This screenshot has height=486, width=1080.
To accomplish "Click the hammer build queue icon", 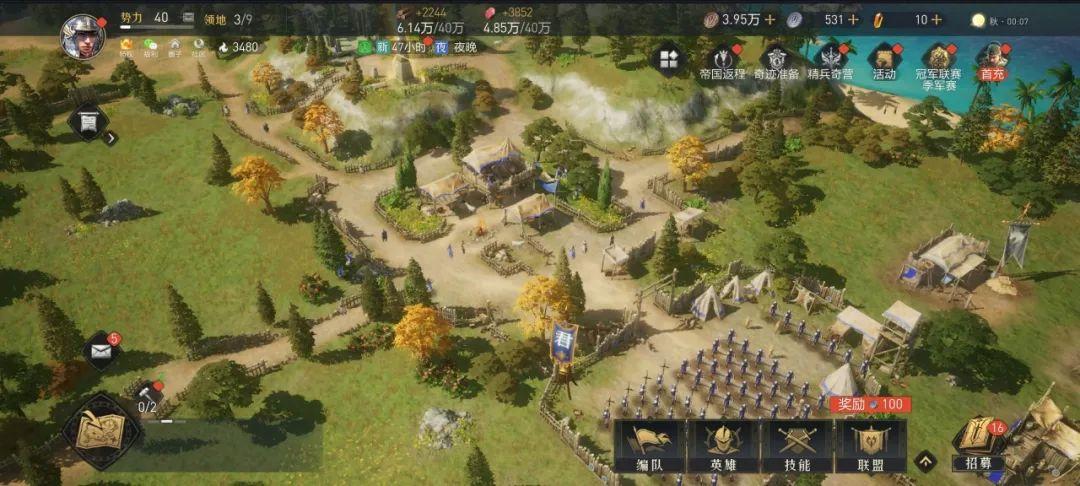I will 147,394.
